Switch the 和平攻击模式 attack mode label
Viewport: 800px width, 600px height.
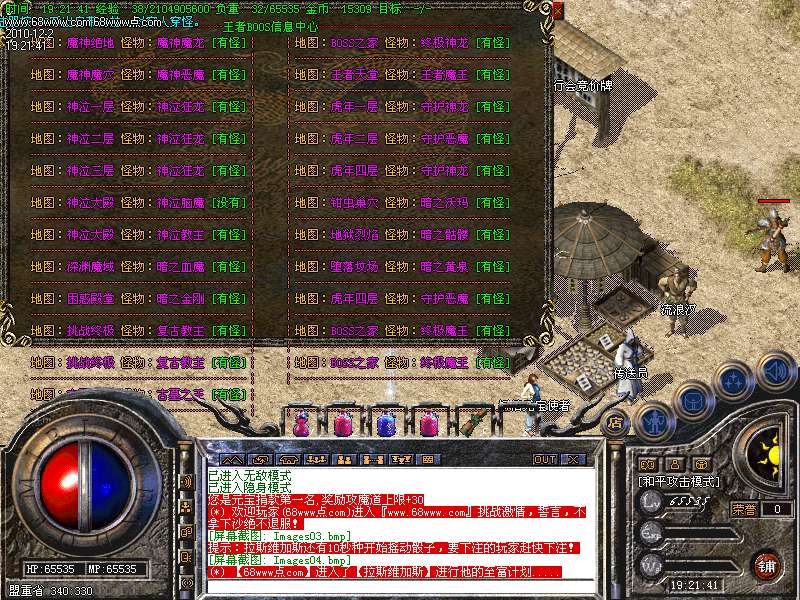(x=678, y=481)
